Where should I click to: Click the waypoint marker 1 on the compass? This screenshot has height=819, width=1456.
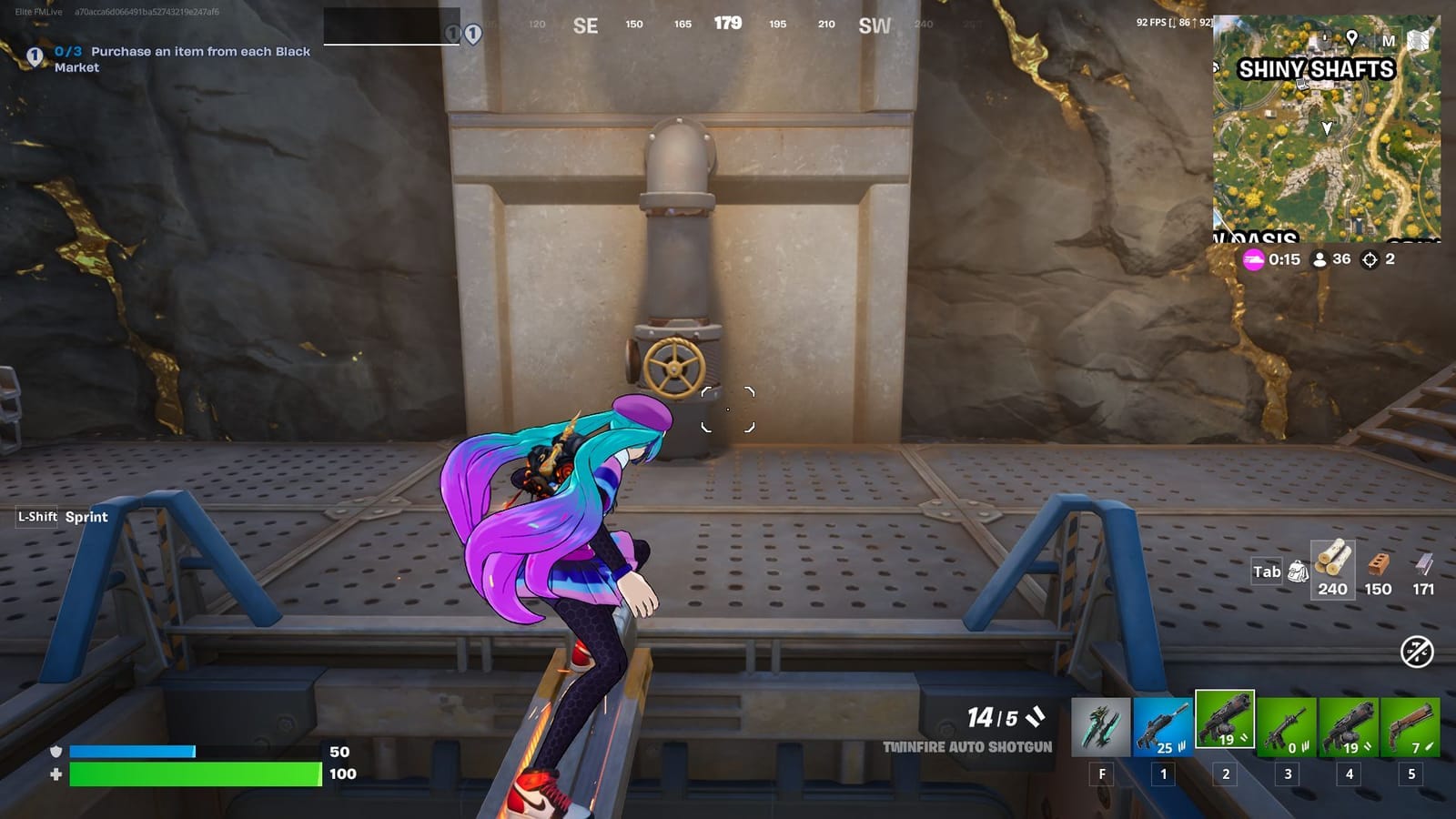[472, 32]
